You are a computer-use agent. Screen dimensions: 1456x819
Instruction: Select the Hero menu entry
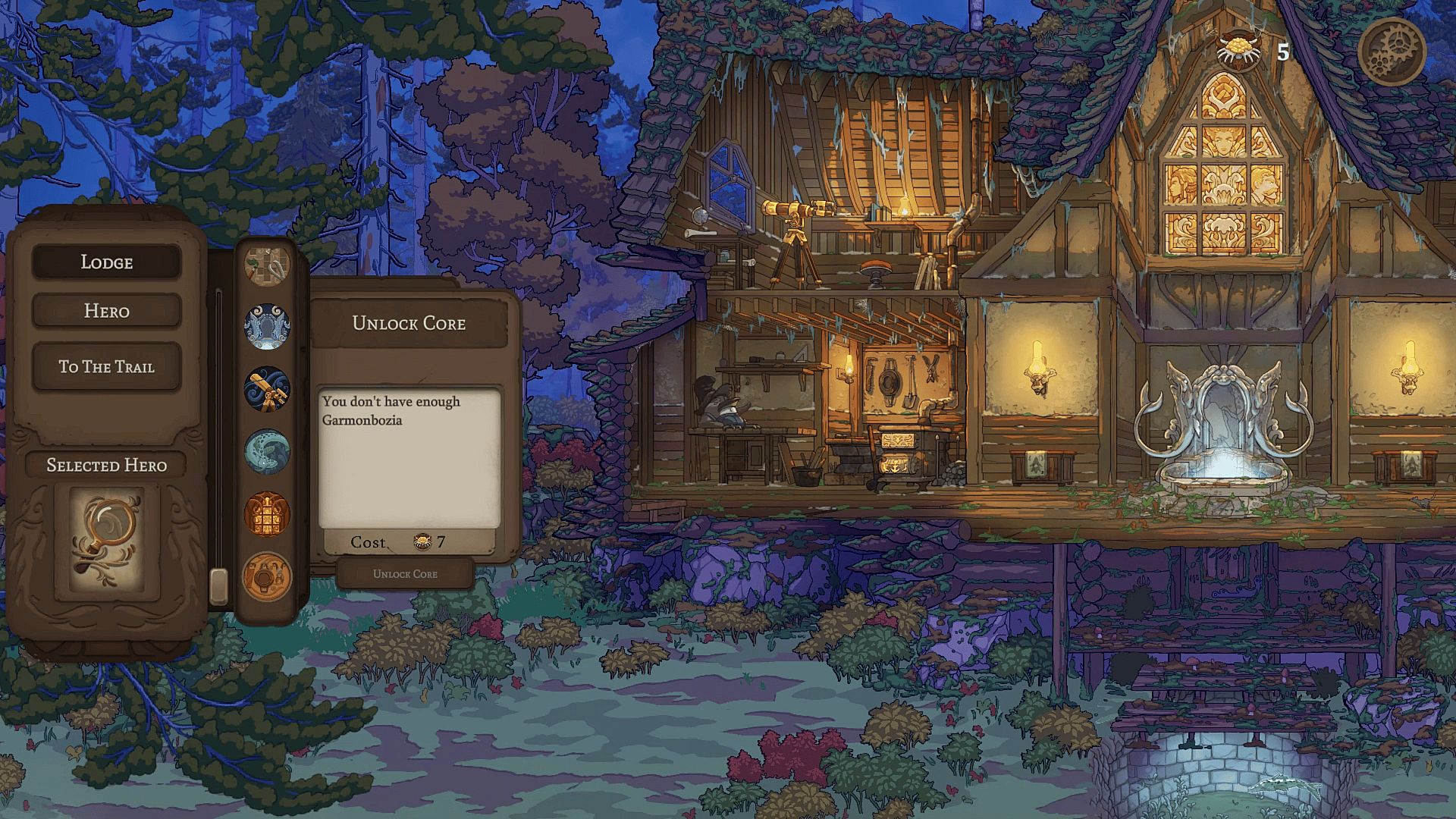(x=106, y=311)
